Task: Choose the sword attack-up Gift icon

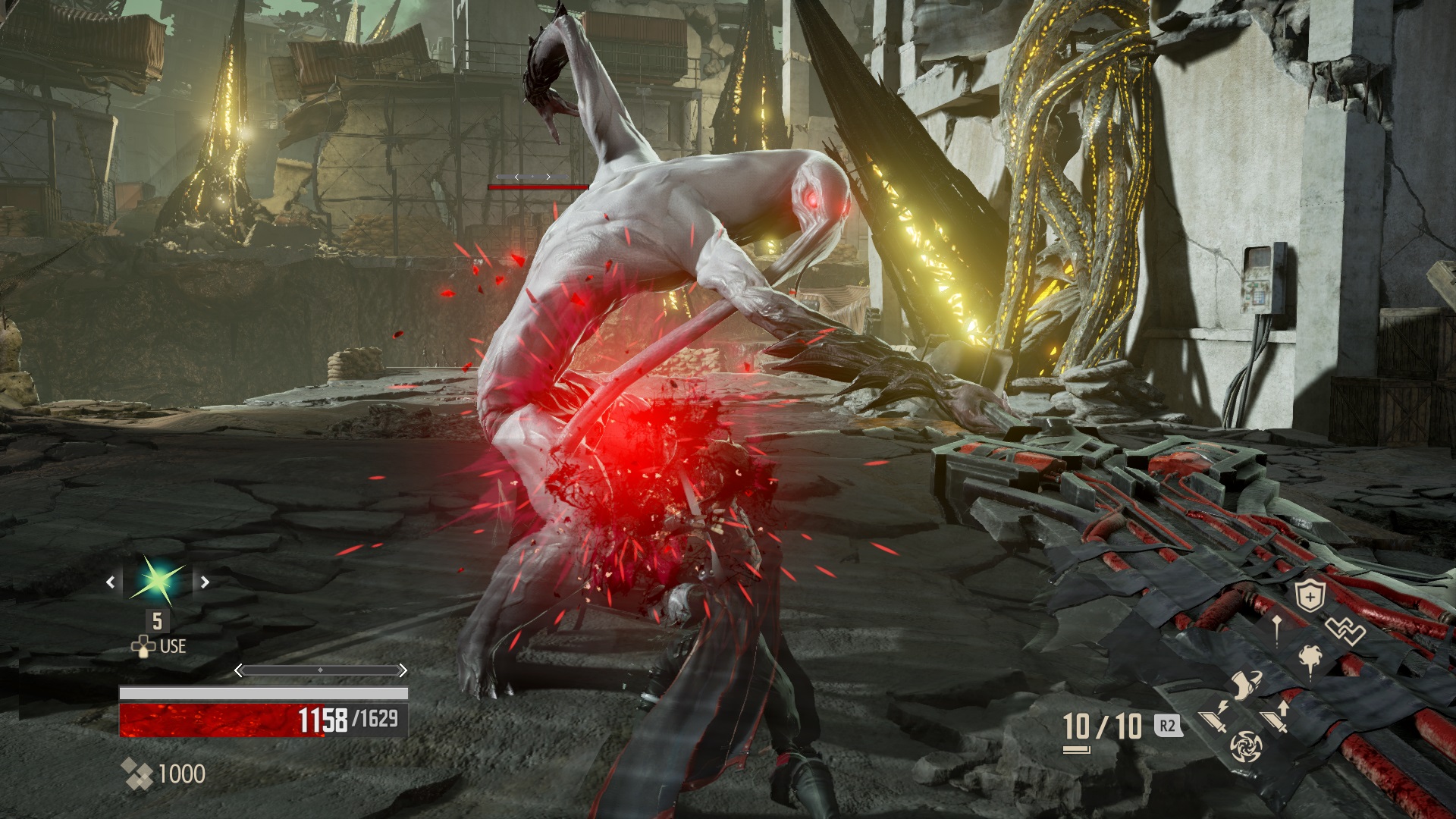Action: 1276,718
